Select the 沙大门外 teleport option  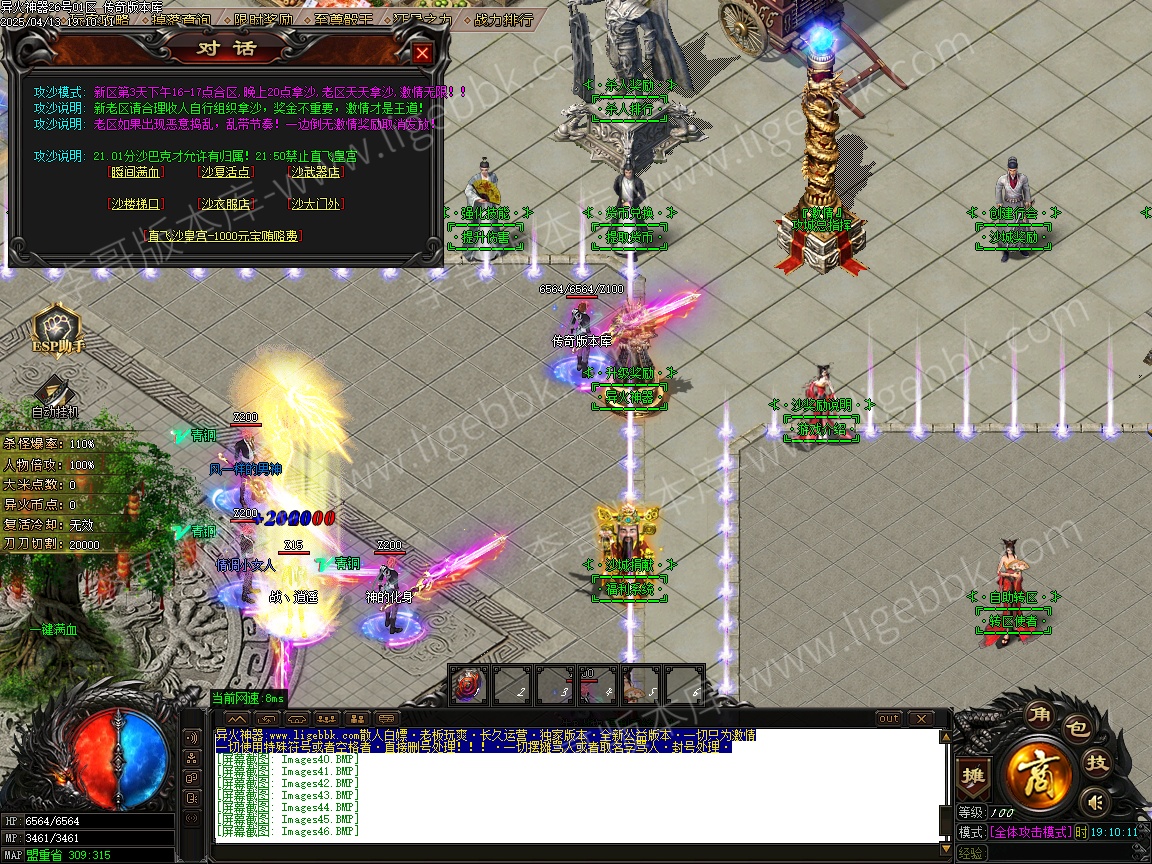(316, 204)
